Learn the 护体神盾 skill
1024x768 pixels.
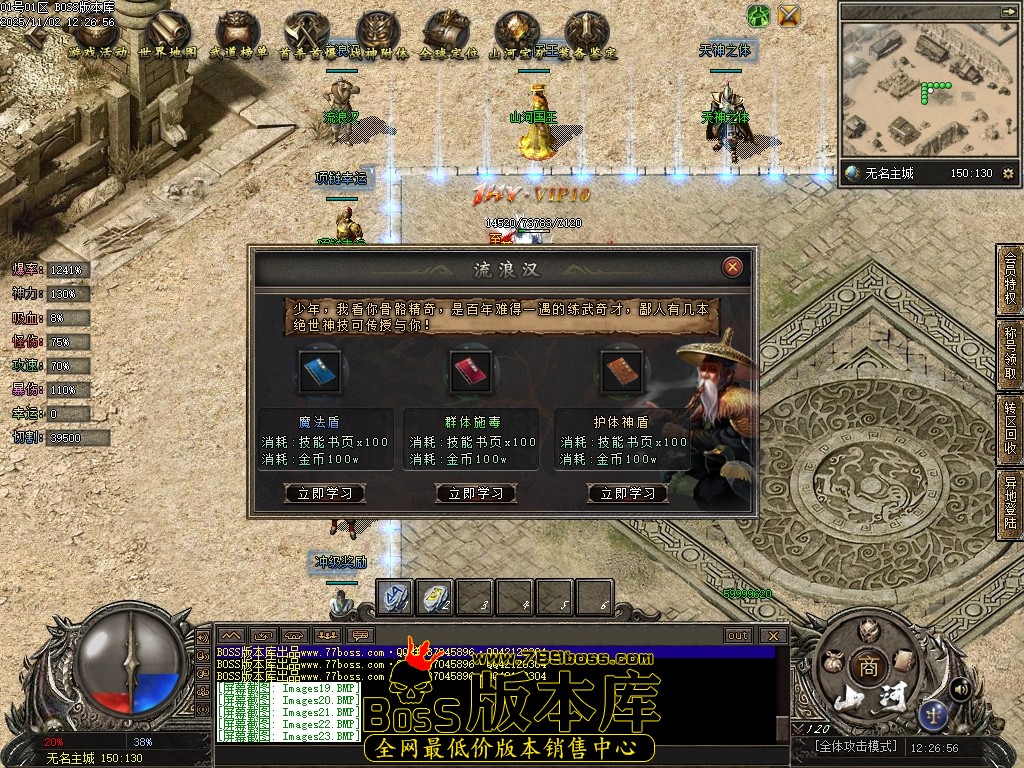[628, 493]
